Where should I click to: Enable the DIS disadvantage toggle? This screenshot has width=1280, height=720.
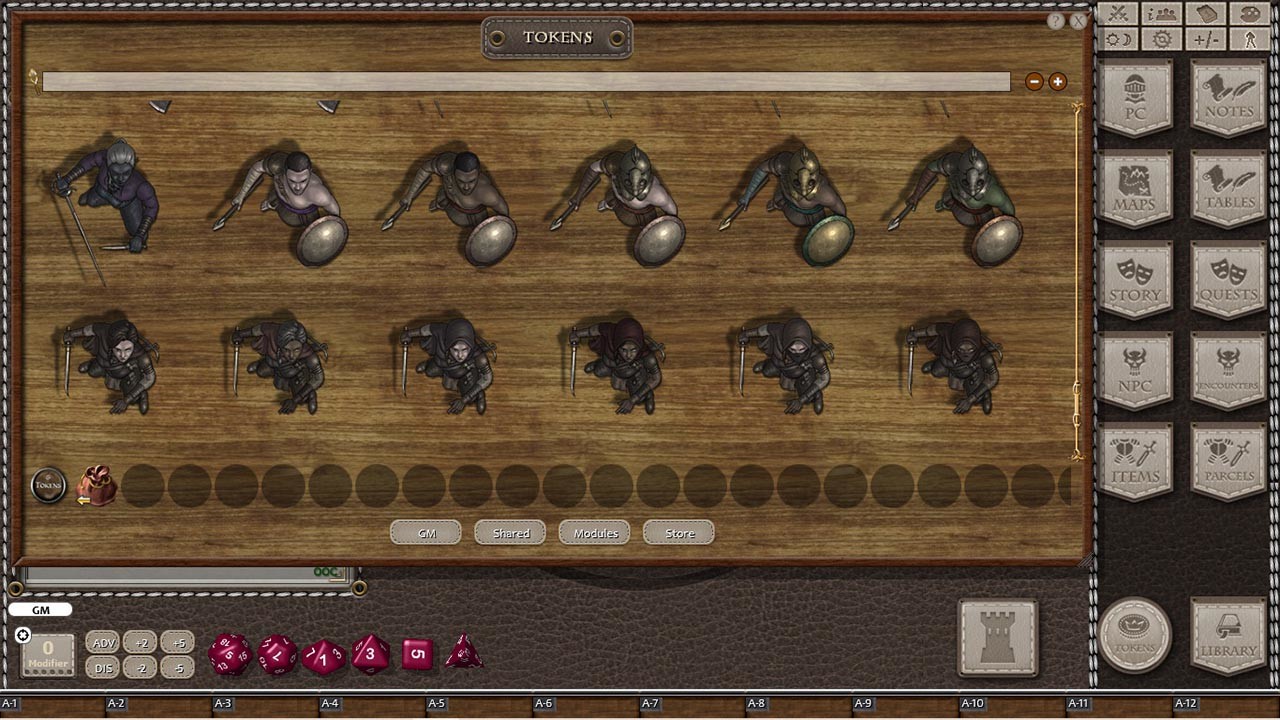click(x=102, y=668)
